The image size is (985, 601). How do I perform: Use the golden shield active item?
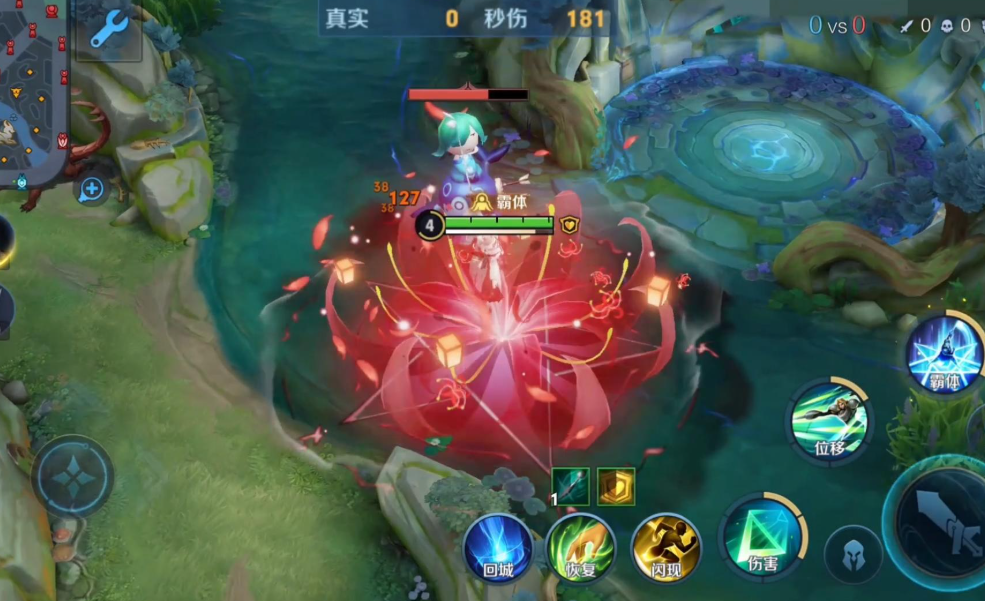tap(616, 486)
